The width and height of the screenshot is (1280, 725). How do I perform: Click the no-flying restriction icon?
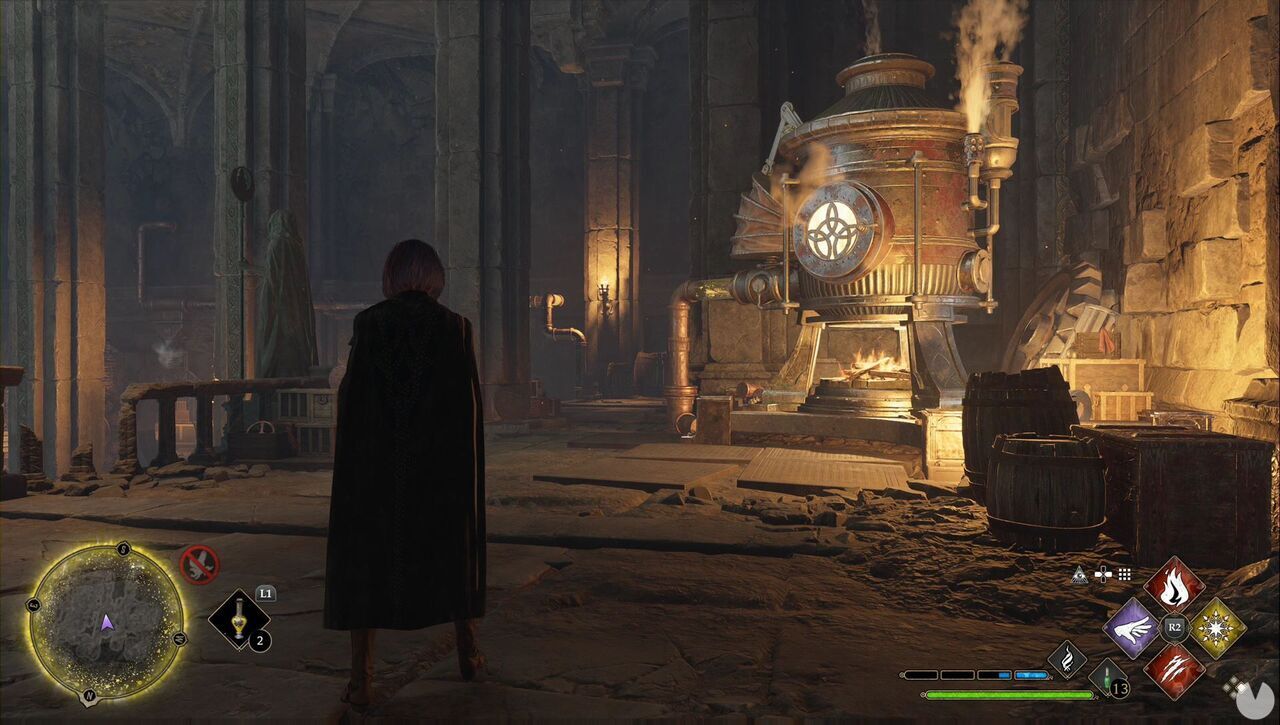coord(199,565)
